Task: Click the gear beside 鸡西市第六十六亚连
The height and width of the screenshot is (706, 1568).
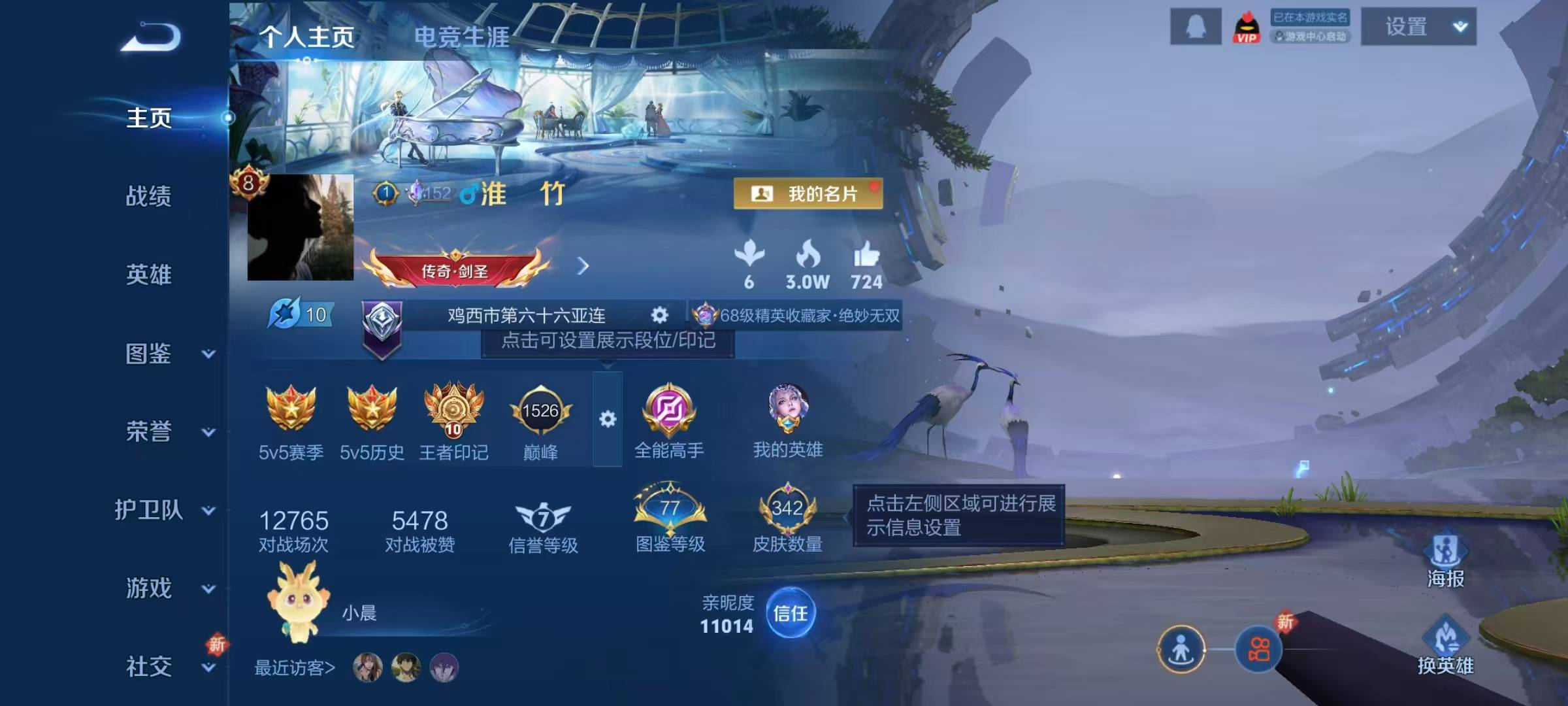Action: (x=661, y=316)
